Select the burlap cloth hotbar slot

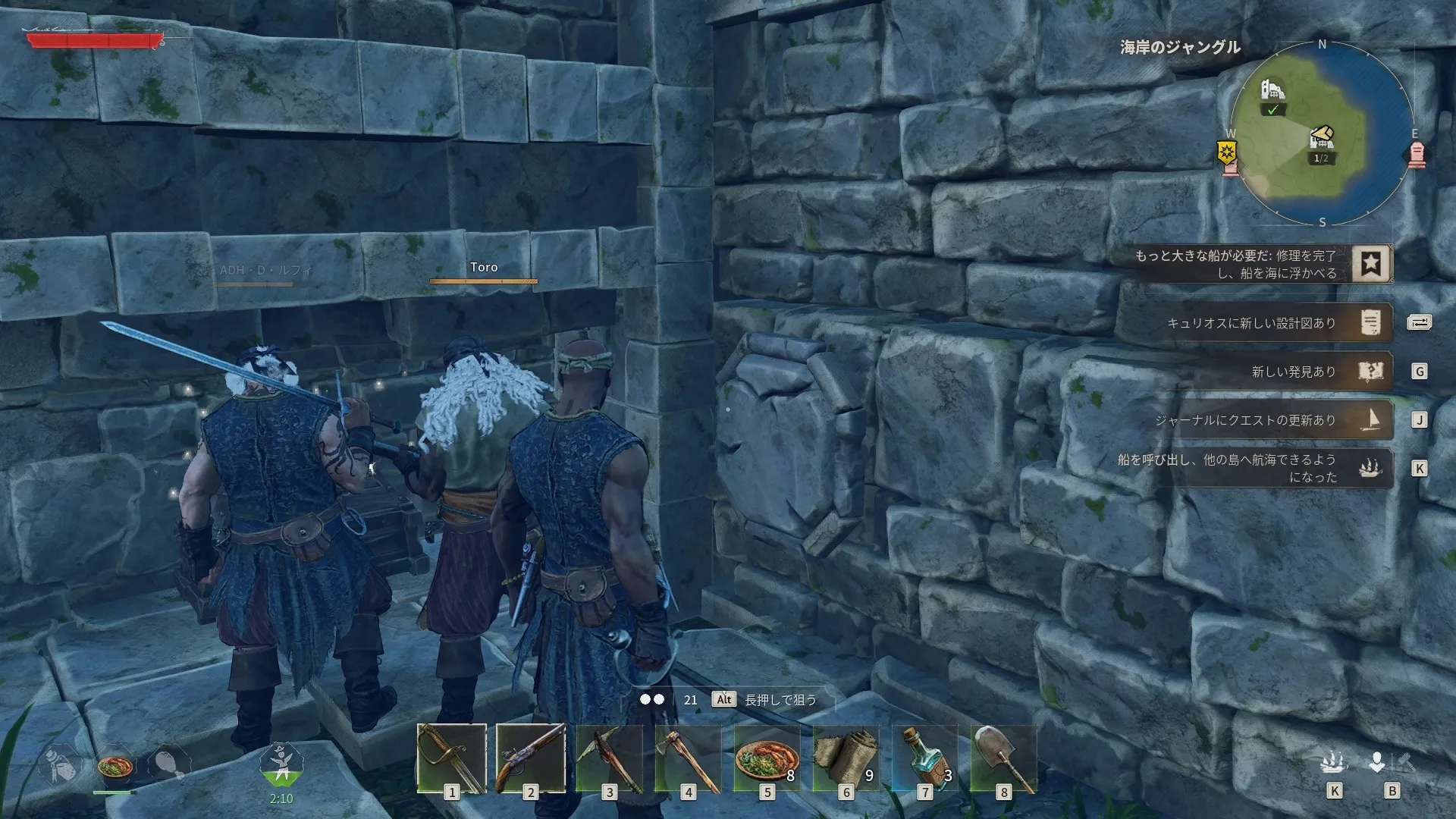(x=846, y=758)
